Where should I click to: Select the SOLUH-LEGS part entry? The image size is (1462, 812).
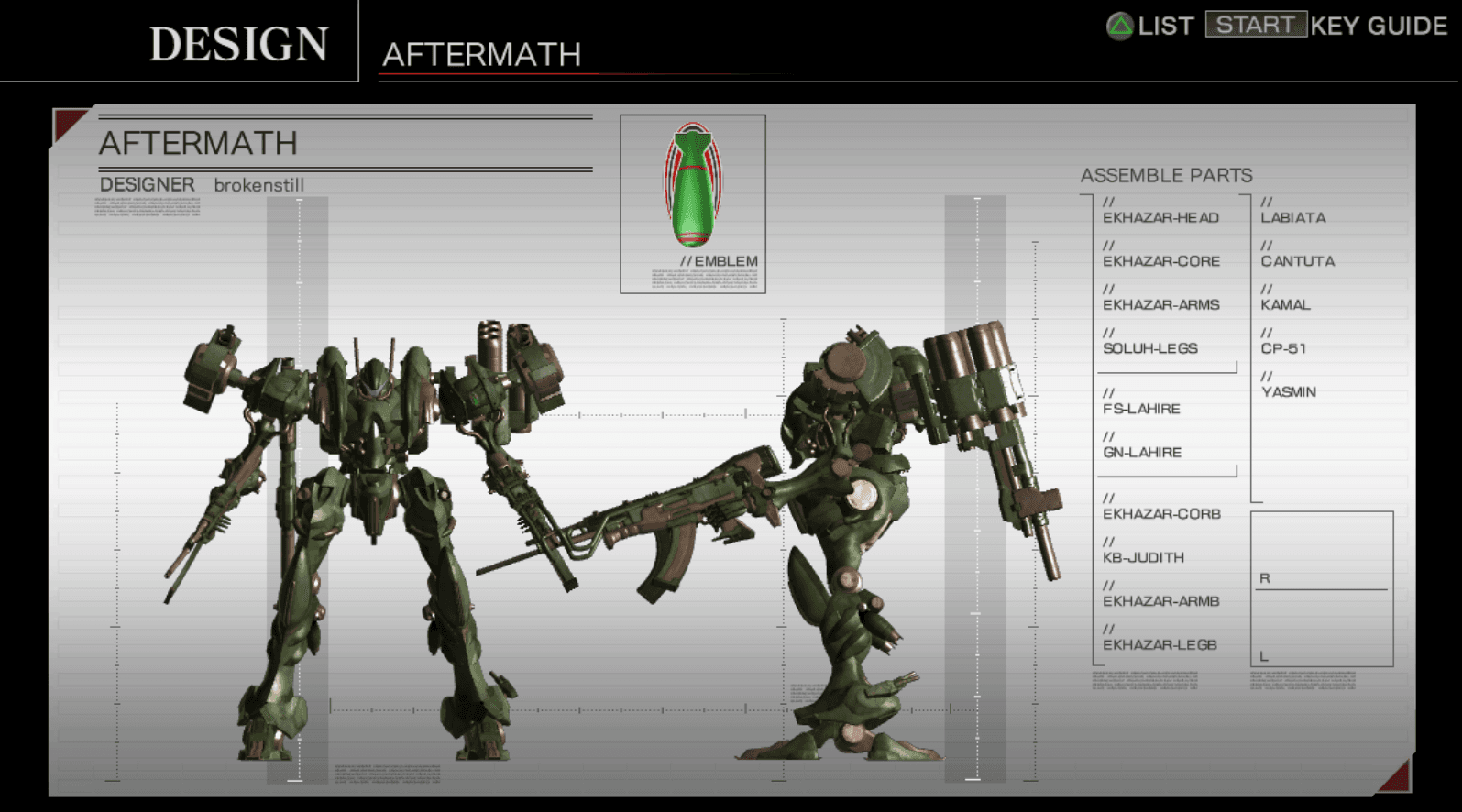click(1149, 348)
